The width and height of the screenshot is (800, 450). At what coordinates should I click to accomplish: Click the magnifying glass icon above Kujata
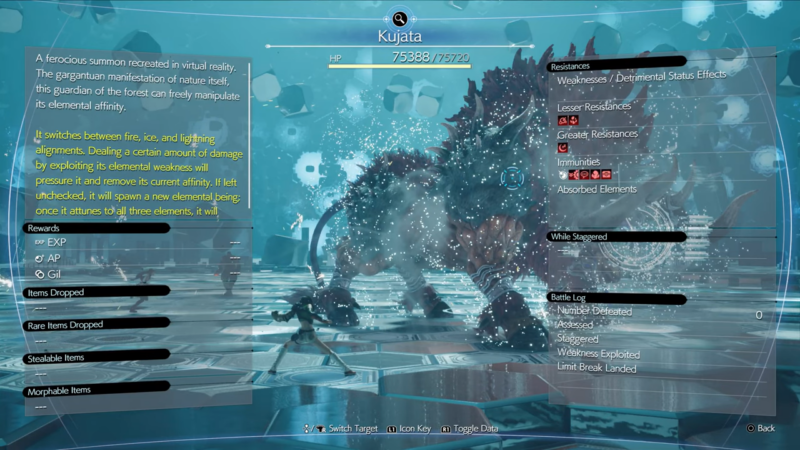tap(399, 18)
